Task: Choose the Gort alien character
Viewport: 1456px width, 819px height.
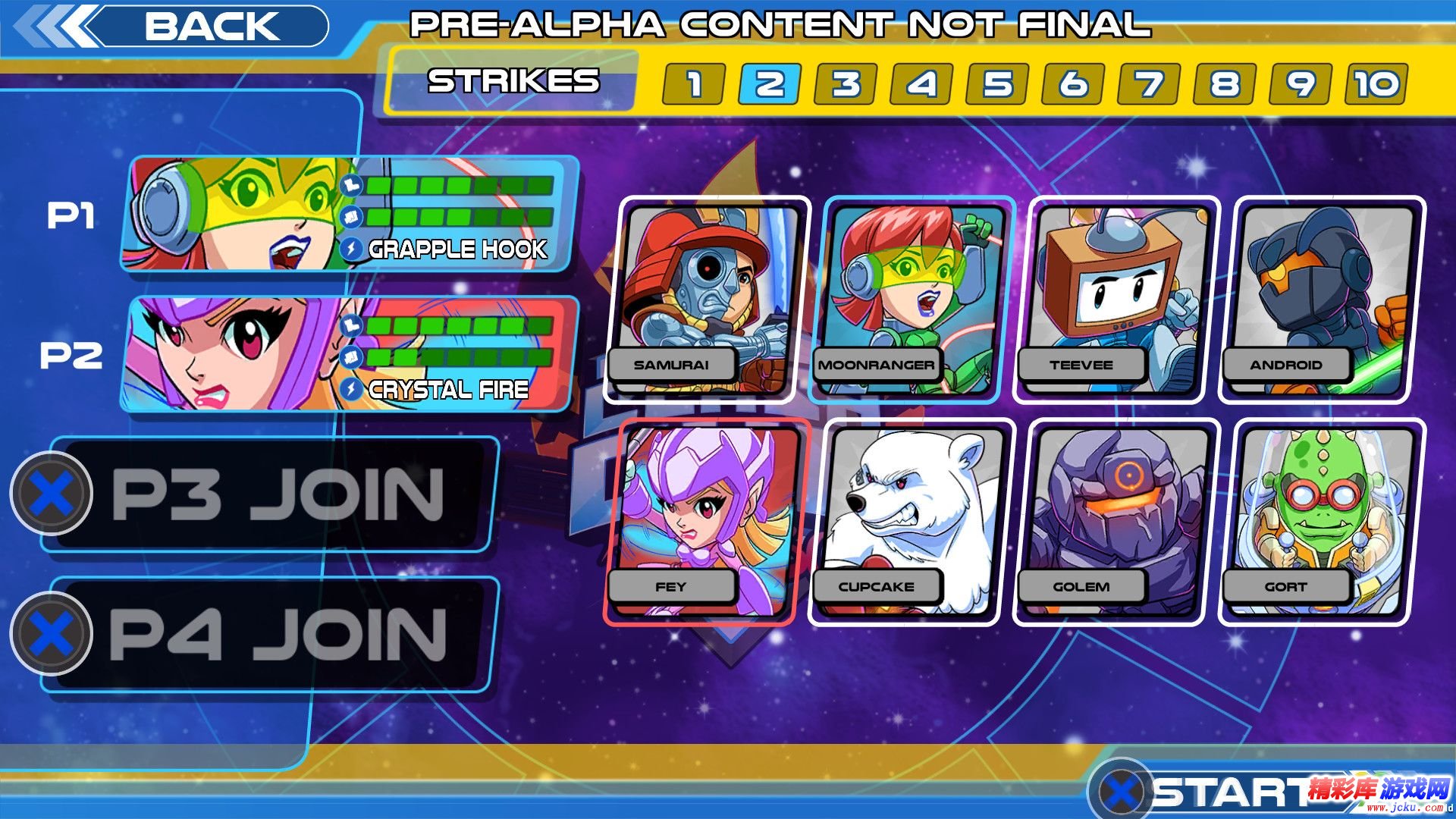Action: click(x=1321, y=522)
